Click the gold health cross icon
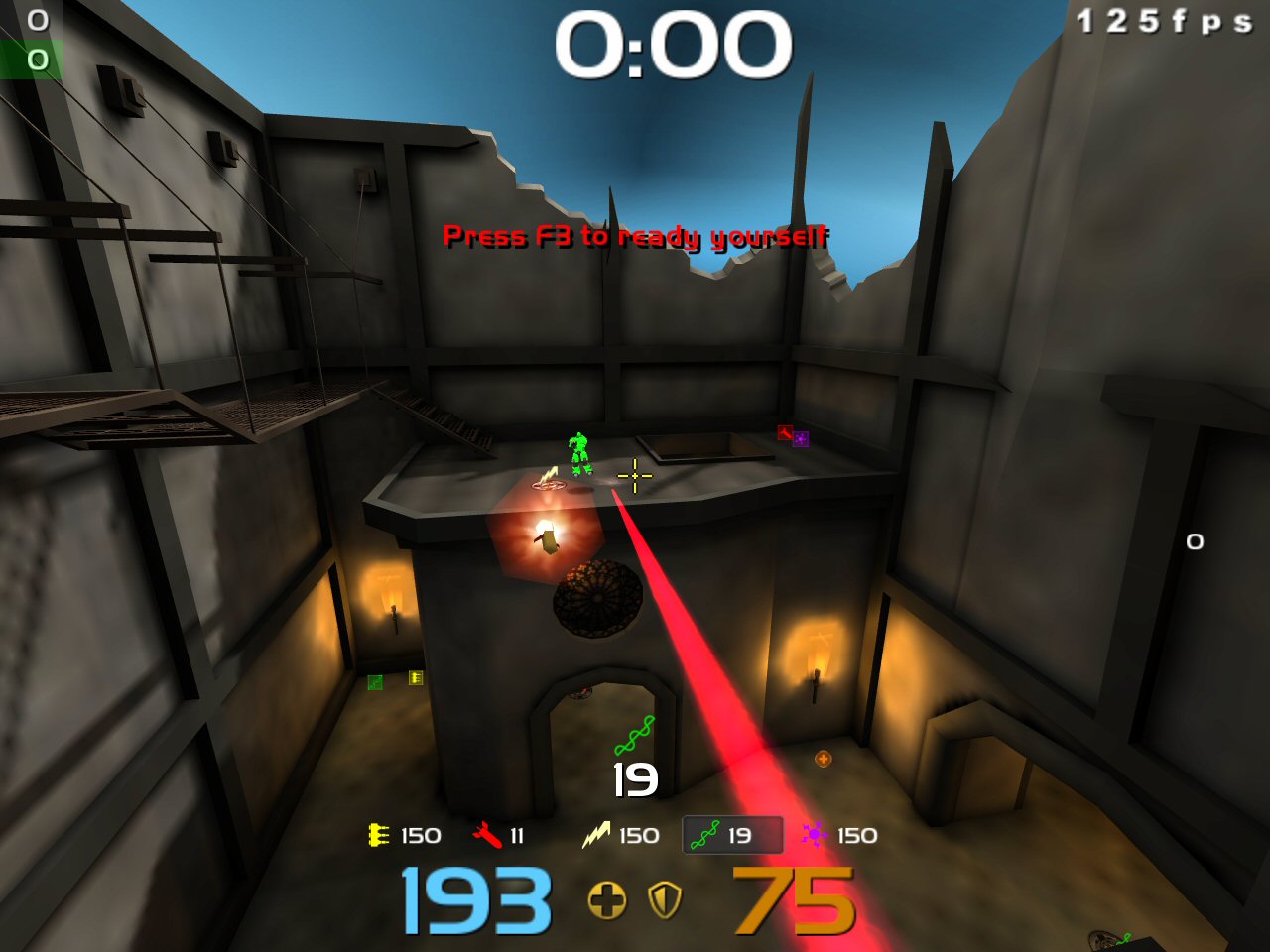Viewport: 1270px width, 952px height. (607, 900)
